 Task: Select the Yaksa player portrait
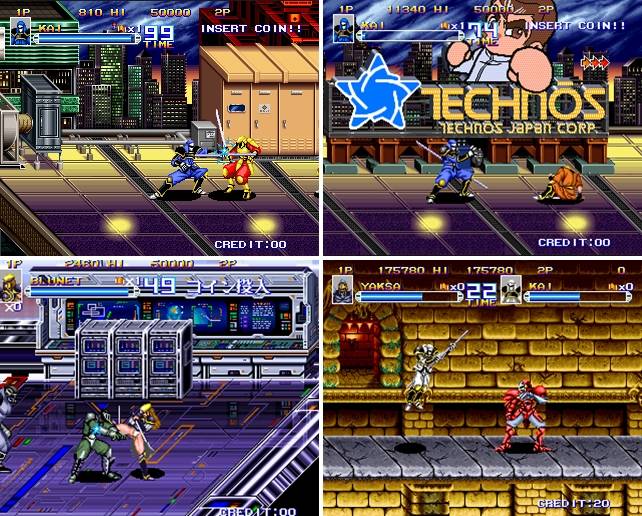tap(343, 289)
